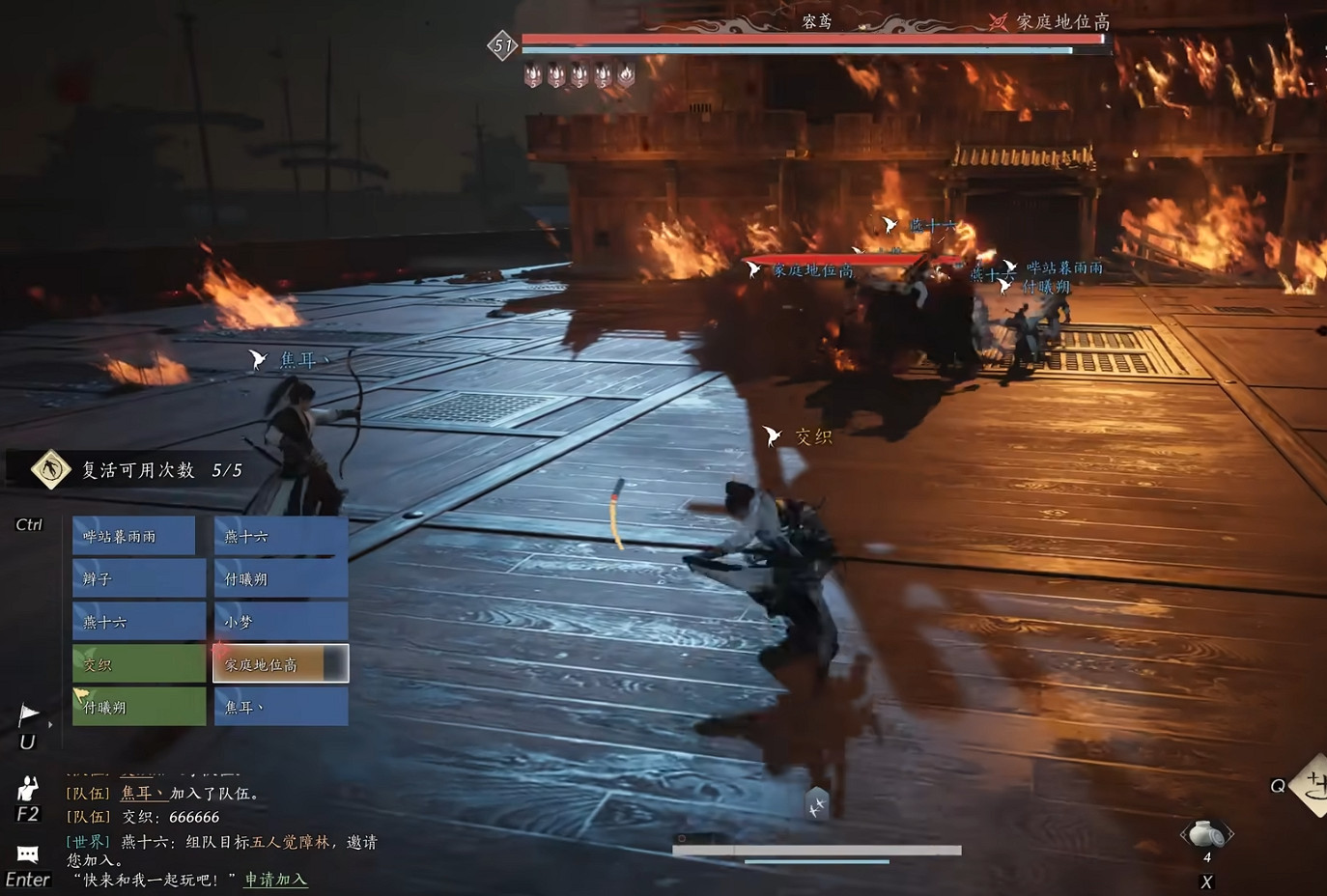The height and width of the screenshot is (896, 1327).
Task: Select the green 交织 entry in the roster
Action: tap(138, 664)
